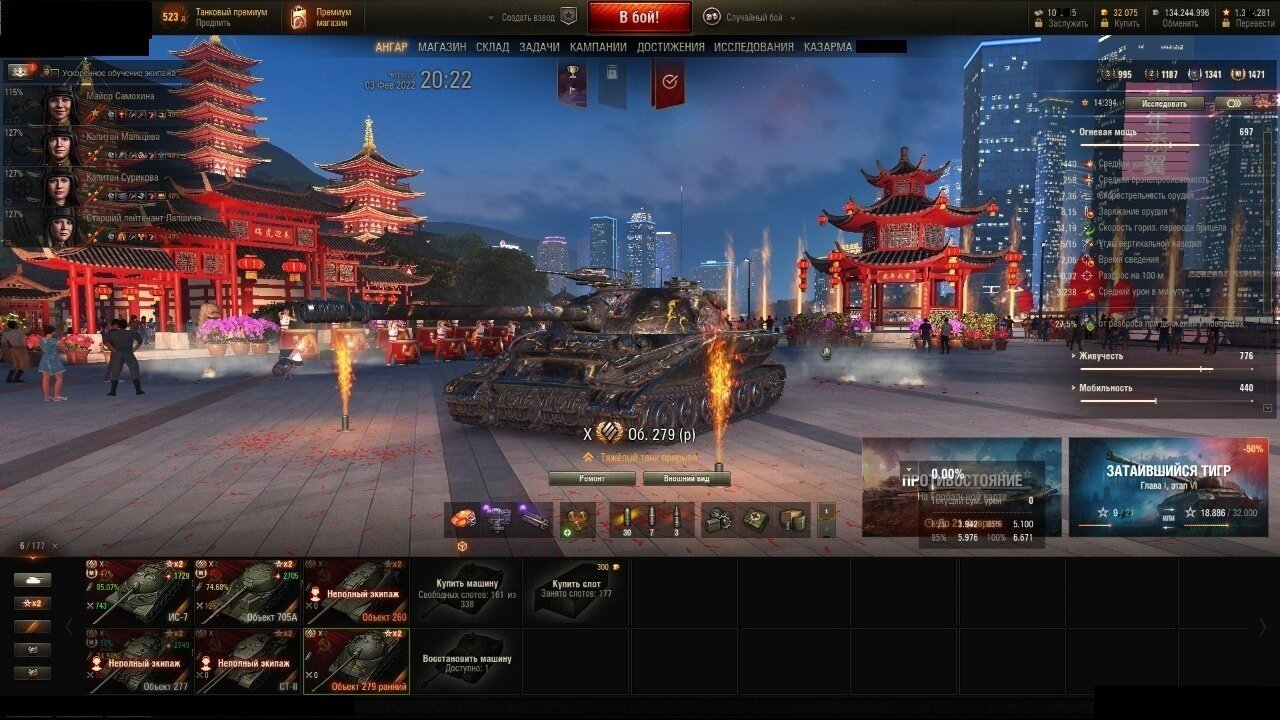Click the red "В бой!" battle button
This screenshot has height=720, width=1280.
(639, 17)
